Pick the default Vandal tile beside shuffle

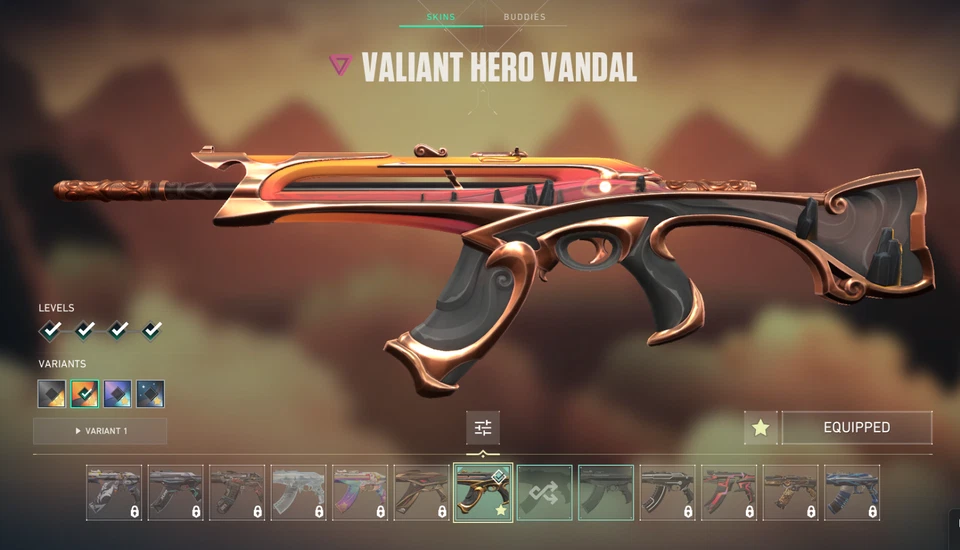click(x=606, y=492)
